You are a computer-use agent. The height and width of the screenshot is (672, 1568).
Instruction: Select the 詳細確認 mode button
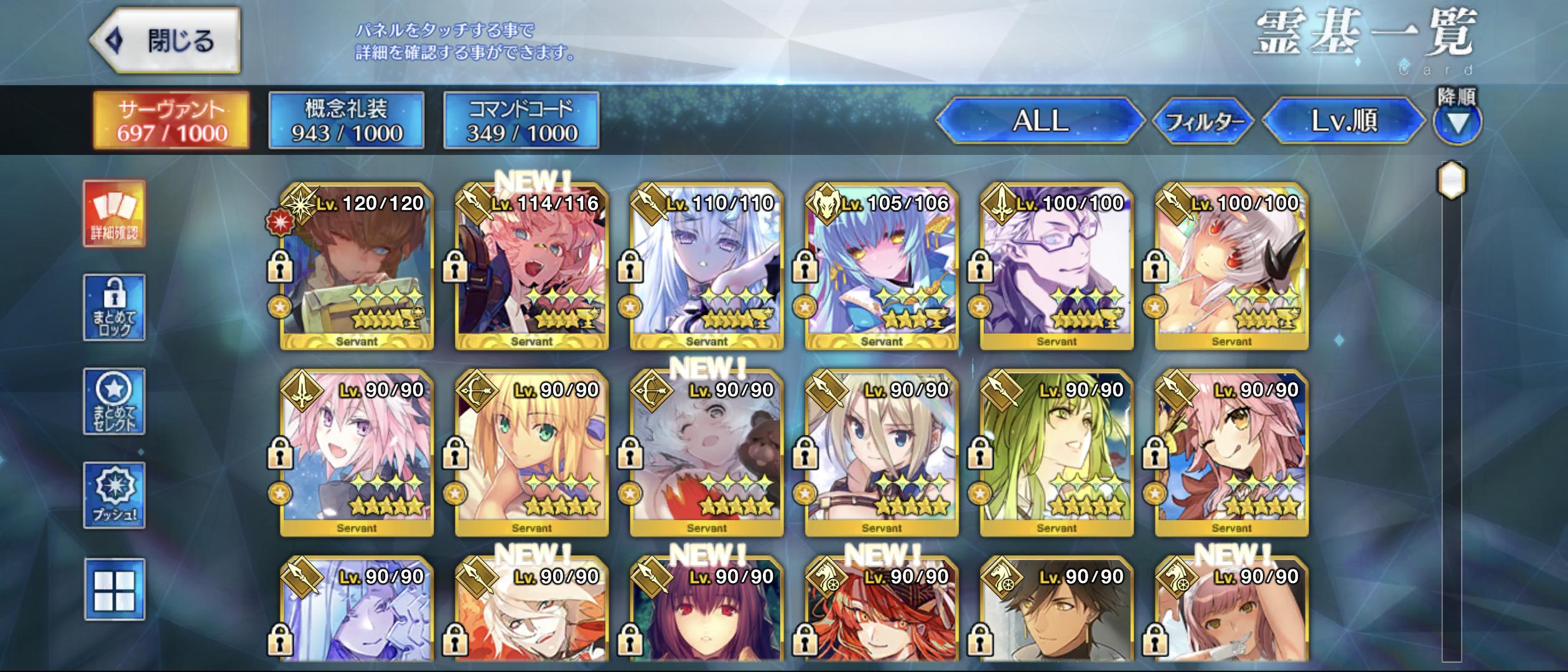click(114, 213)
